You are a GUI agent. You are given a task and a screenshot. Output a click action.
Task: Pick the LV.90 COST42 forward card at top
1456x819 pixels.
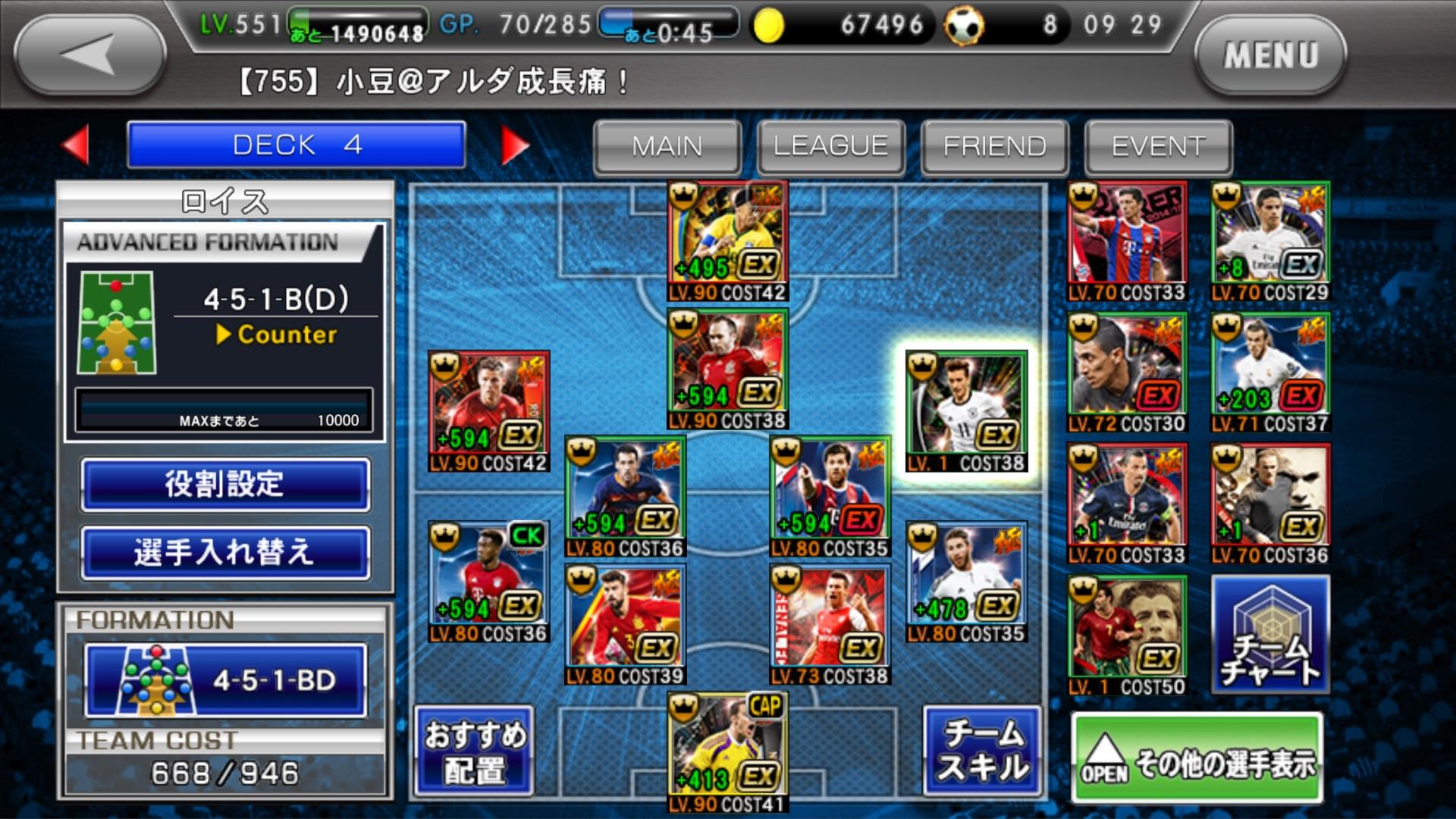click(727, 241)
